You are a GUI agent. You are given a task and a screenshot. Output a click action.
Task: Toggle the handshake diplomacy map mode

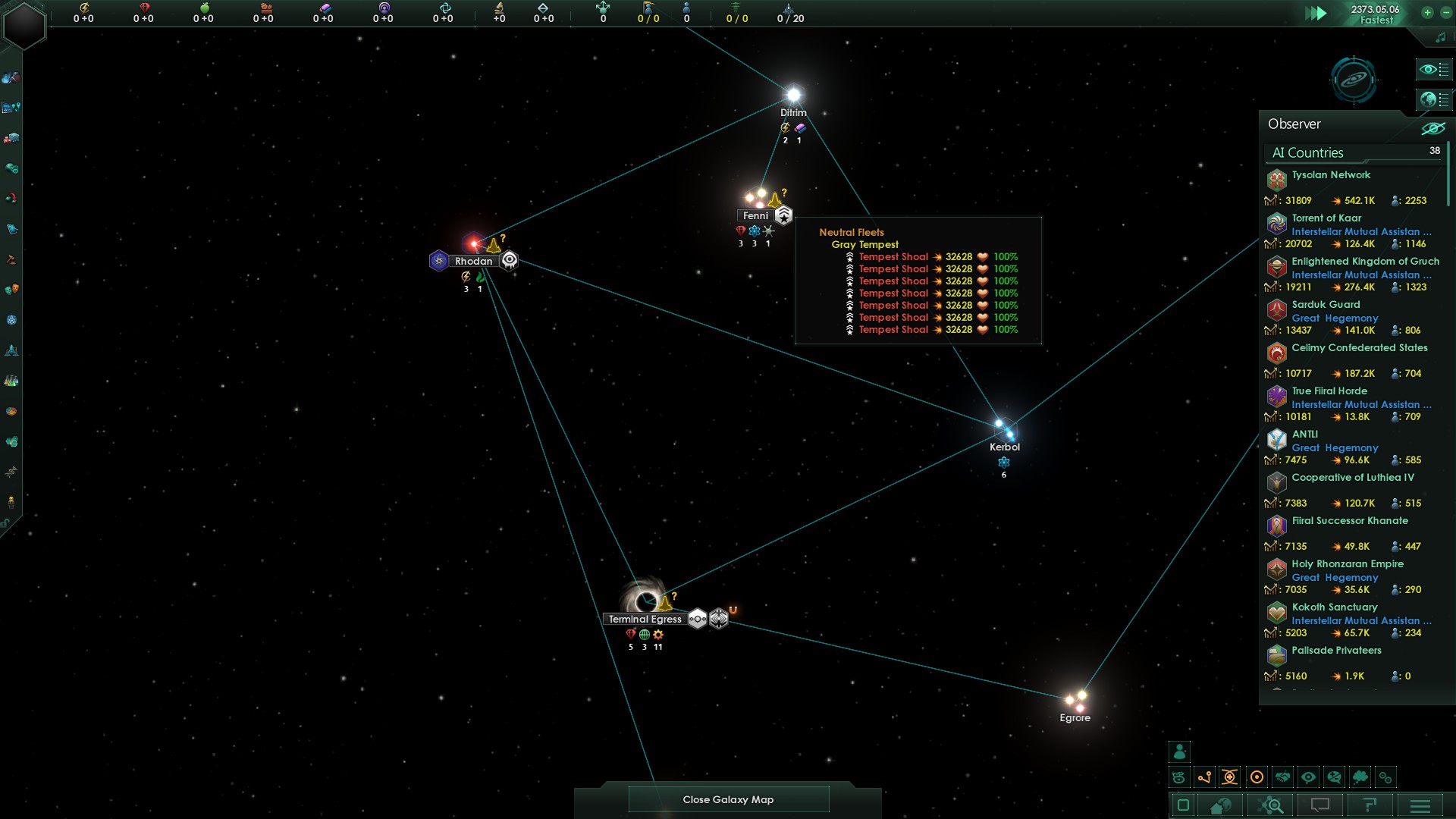click(1282, 777)
